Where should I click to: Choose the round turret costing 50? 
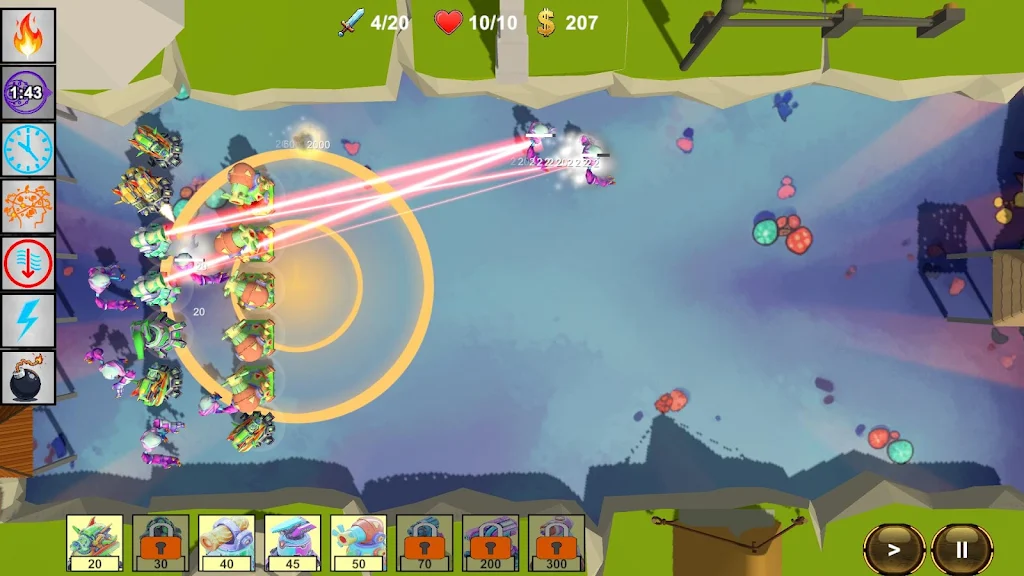click(x=359, y=542)
